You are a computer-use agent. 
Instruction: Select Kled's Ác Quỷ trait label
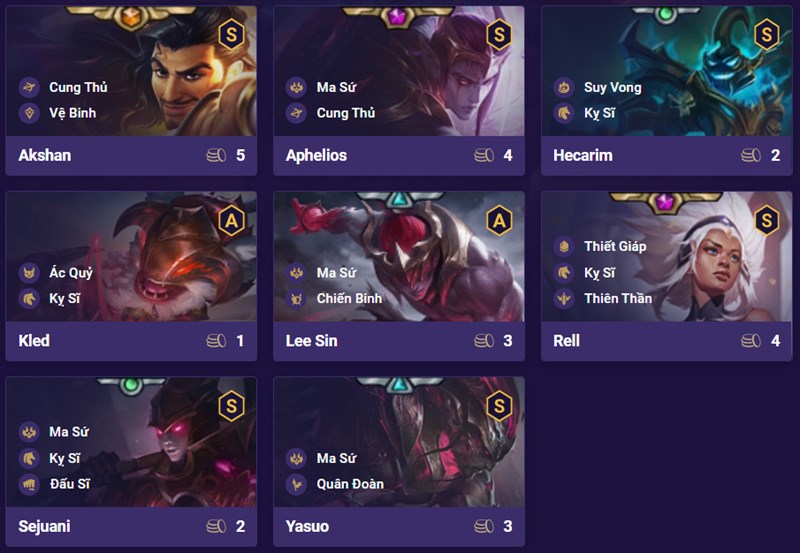pyautogui.click(x=70, y=272)
